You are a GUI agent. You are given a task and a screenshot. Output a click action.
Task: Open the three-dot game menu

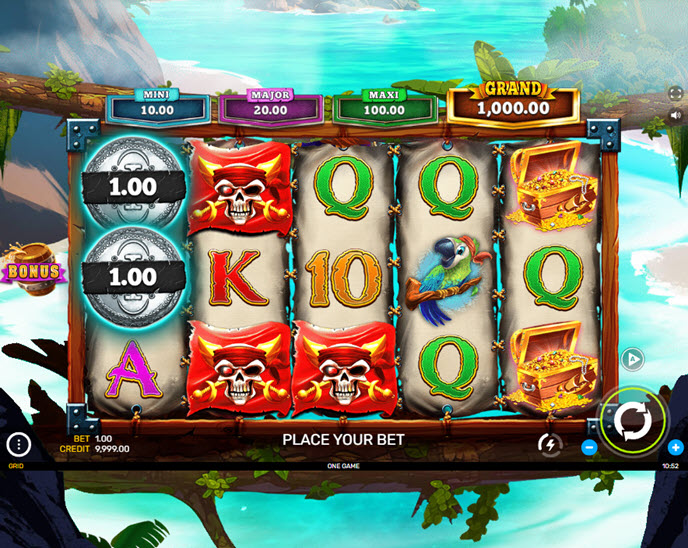18,445
